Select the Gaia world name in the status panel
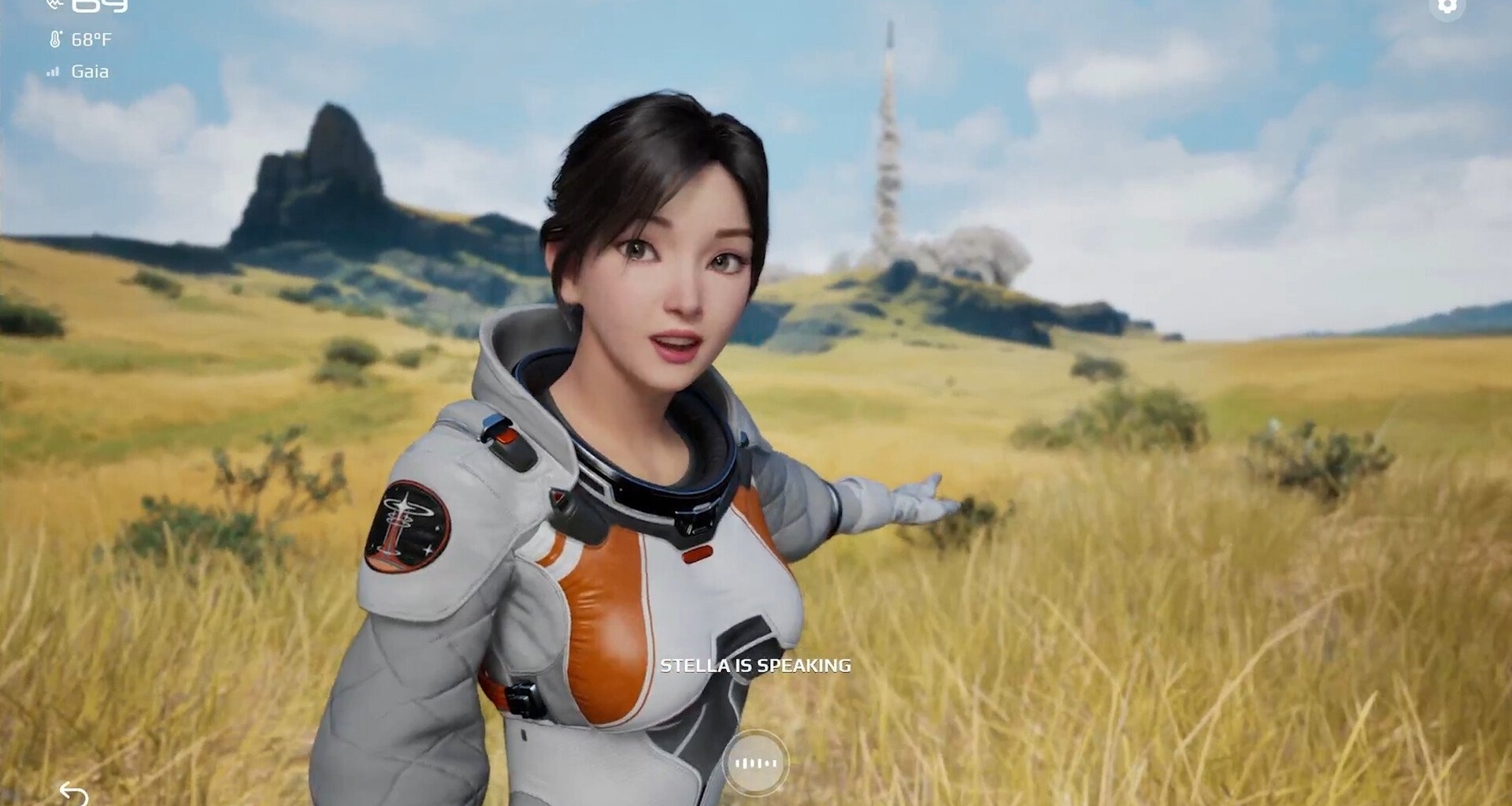This screenshot has height=806, width=1512. pos(91,72)
